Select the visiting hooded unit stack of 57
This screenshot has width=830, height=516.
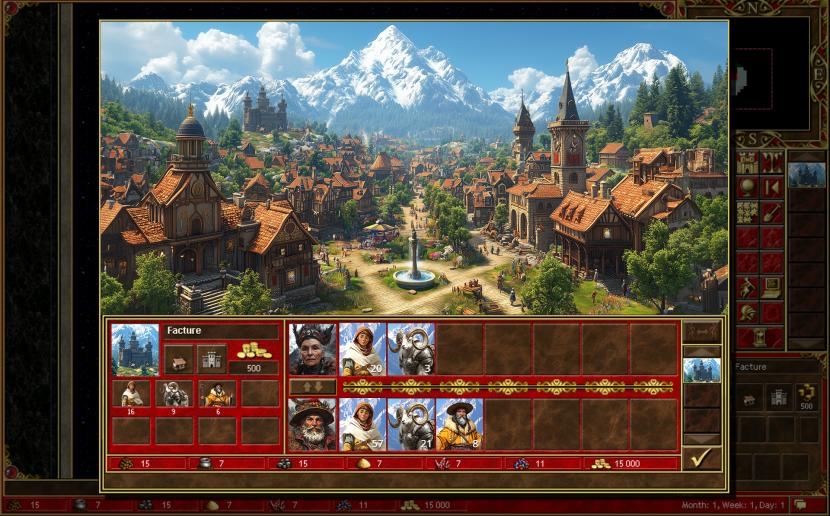[x=362, y=424]
